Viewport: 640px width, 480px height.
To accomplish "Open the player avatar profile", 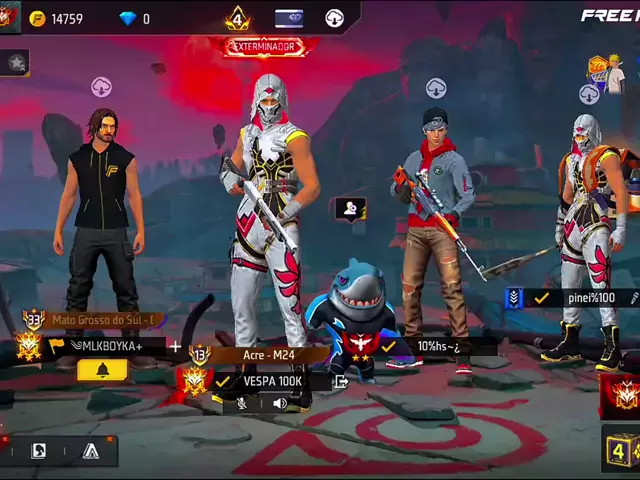I will [x=9, y=17].
